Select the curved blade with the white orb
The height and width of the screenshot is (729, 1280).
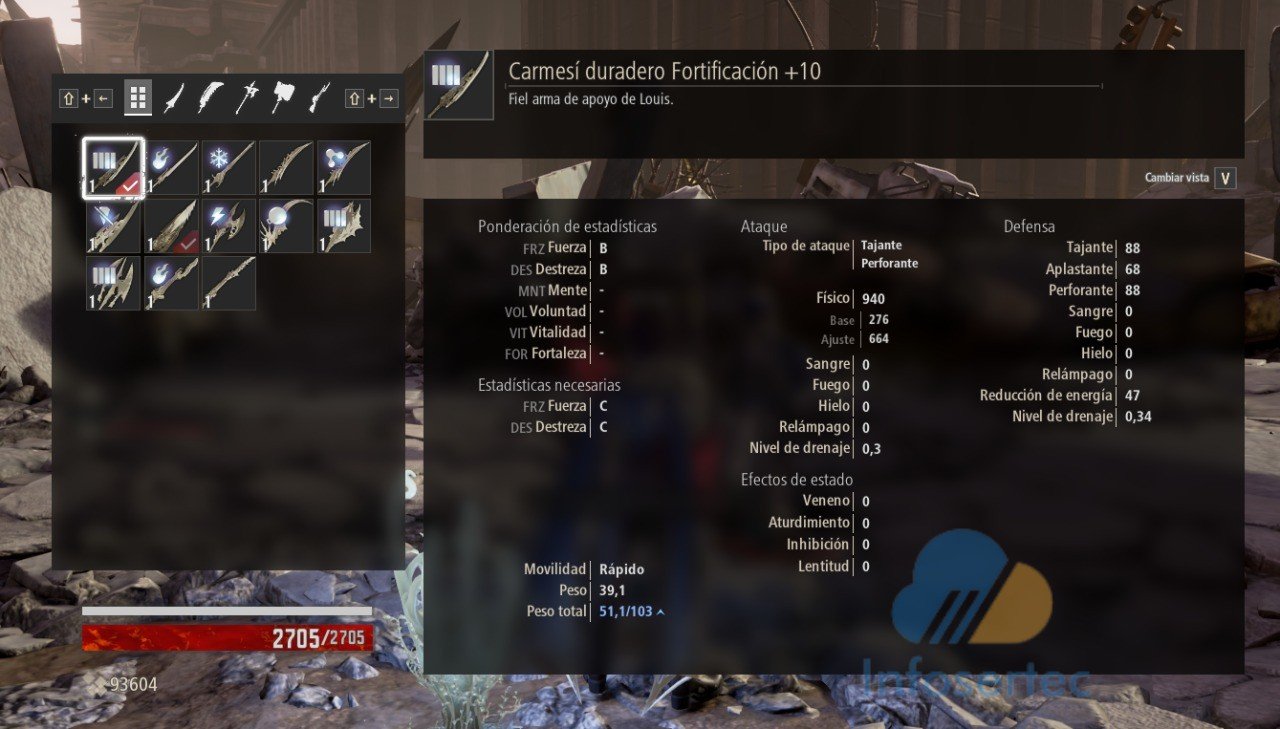pos(287,226)
